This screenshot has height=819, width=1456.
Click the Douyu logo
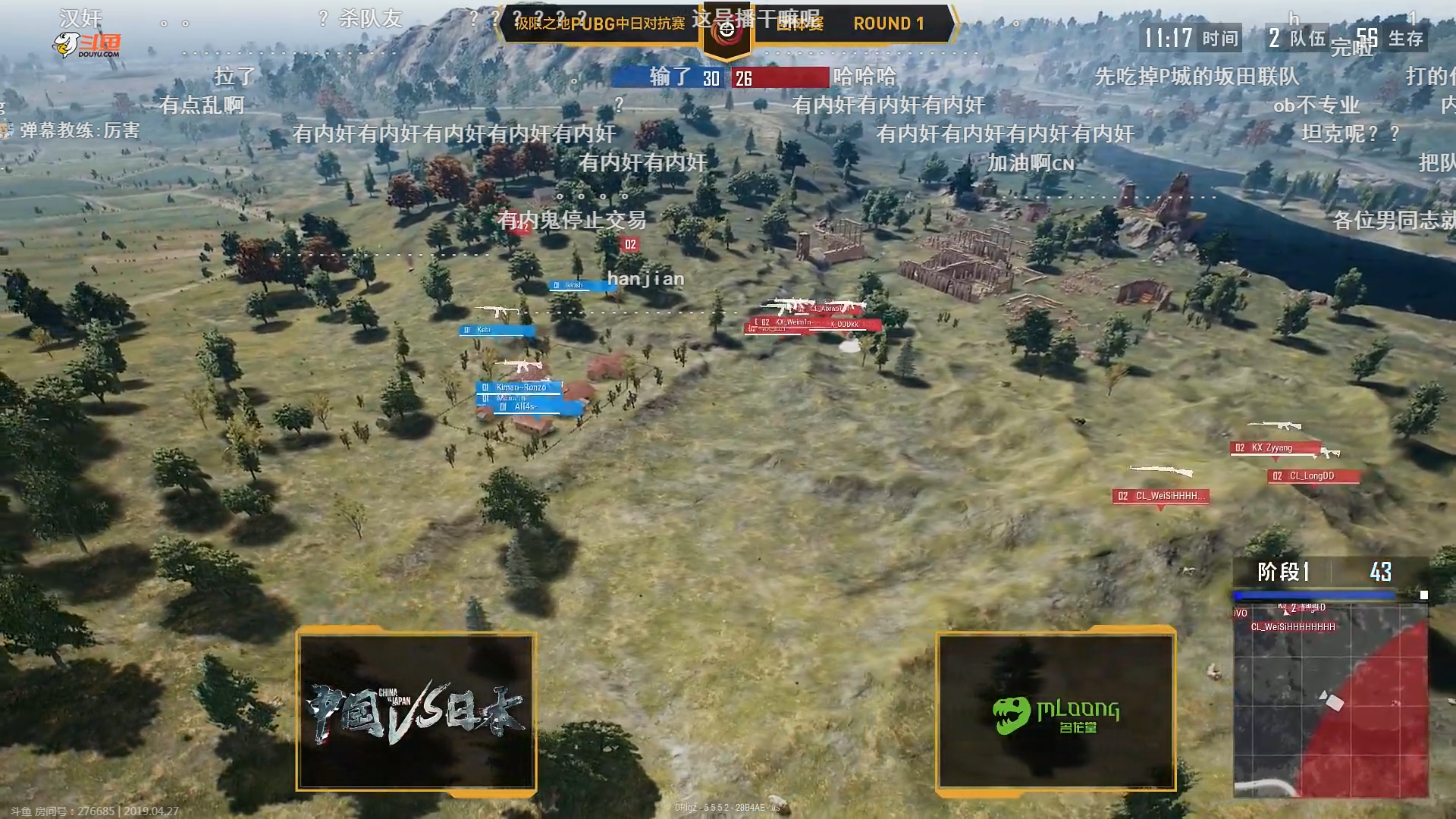[87, 45]
